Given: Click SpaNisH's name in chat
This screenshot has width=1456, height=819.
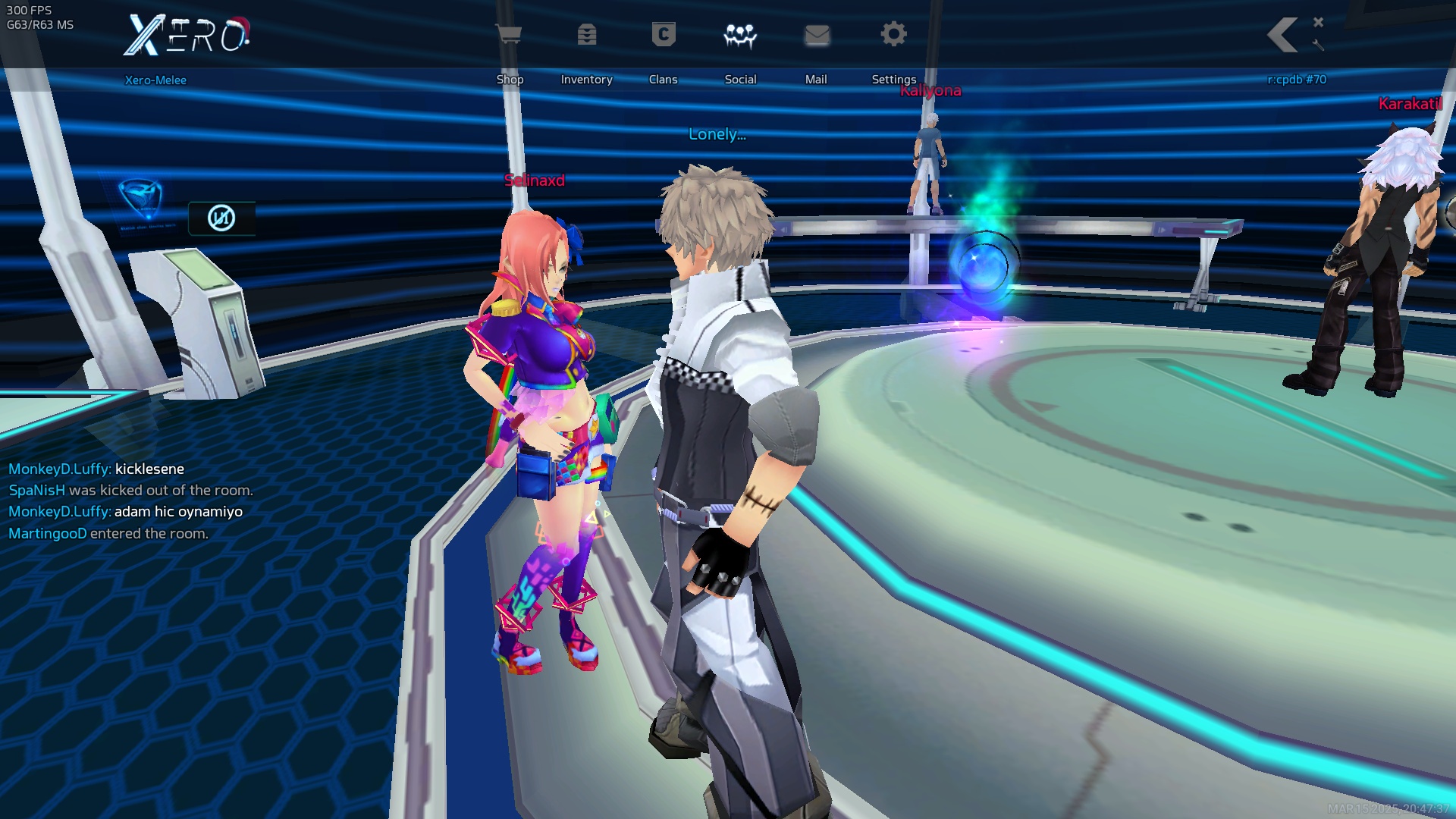Looking at the screenshot, I should coord(36,491).
